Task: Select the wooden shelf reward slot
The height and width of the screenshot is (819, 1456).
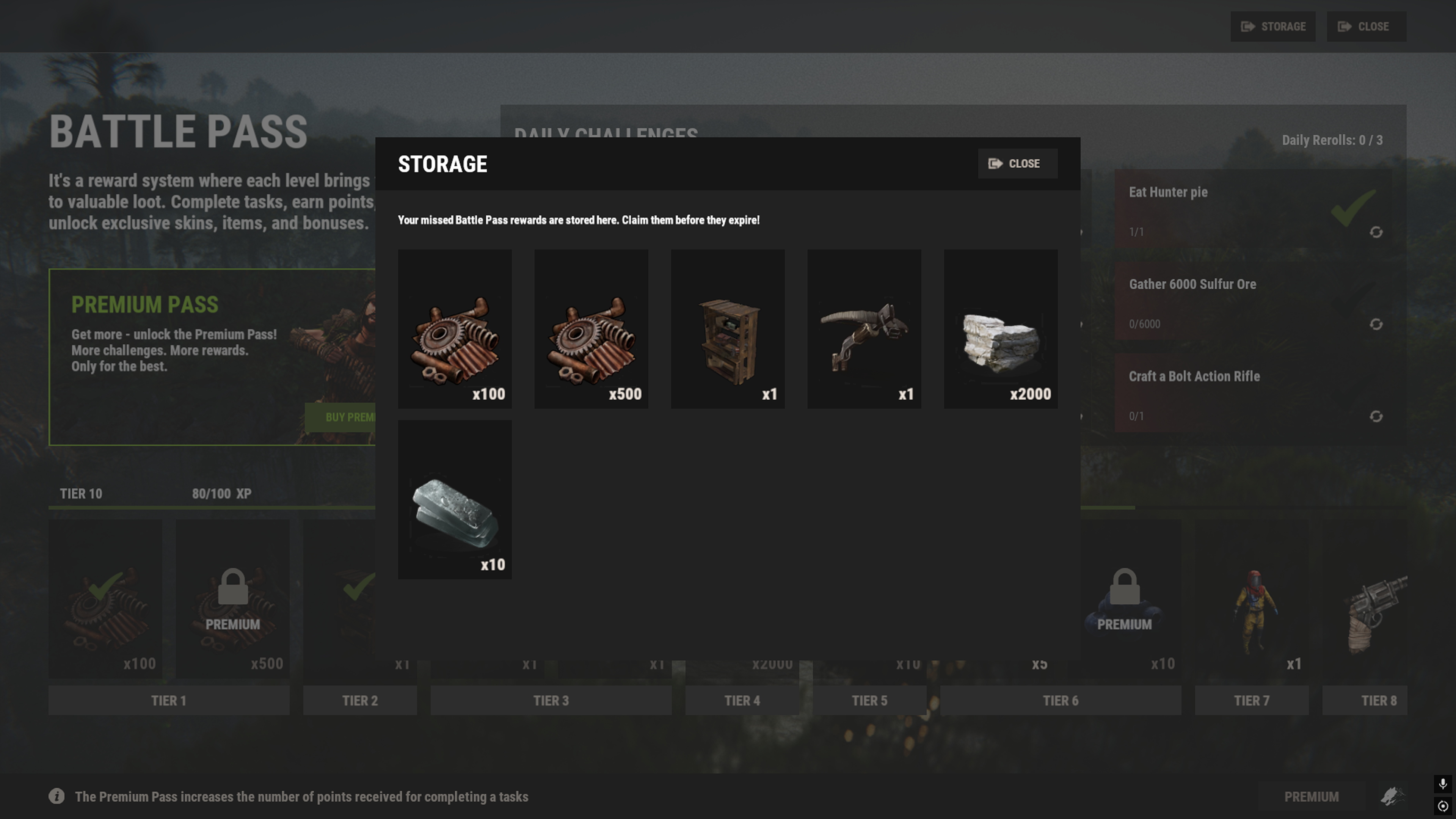Action: [728, 329]
